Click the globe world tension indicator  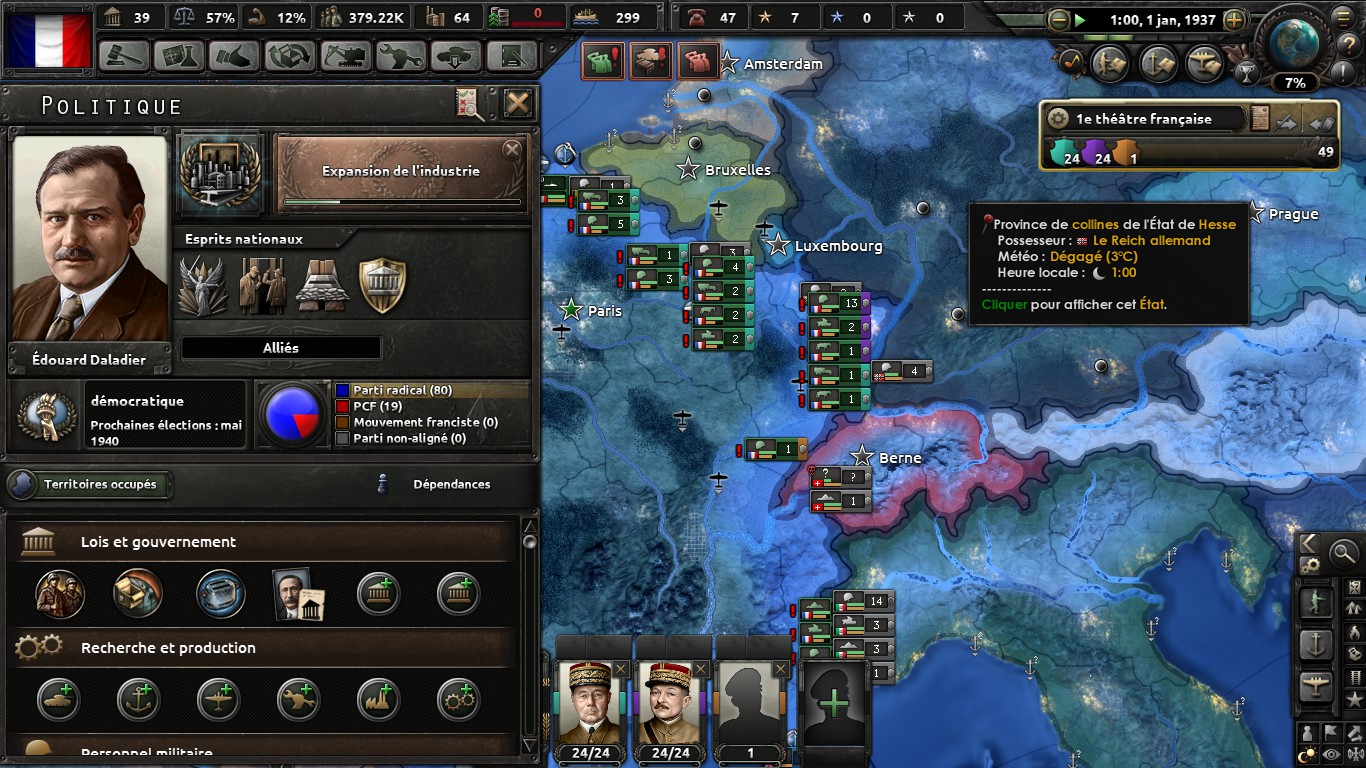1296,42
